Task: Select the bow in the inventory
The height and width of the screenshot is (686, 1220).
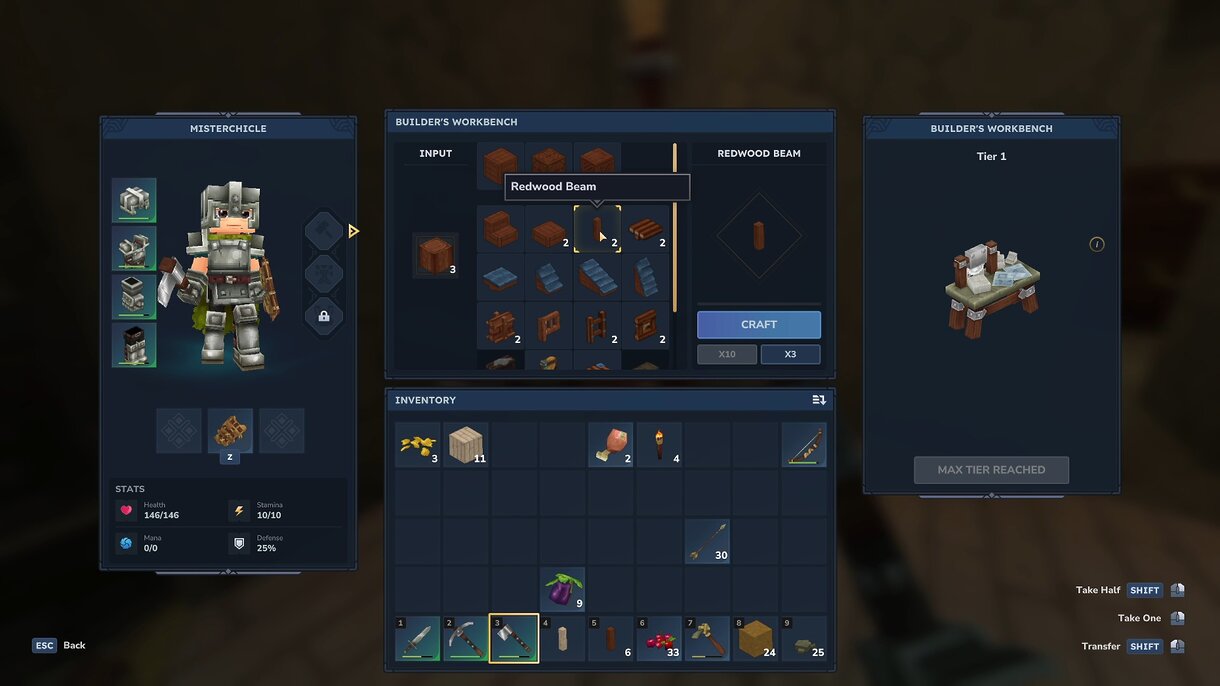Action: tap(804, 444)
